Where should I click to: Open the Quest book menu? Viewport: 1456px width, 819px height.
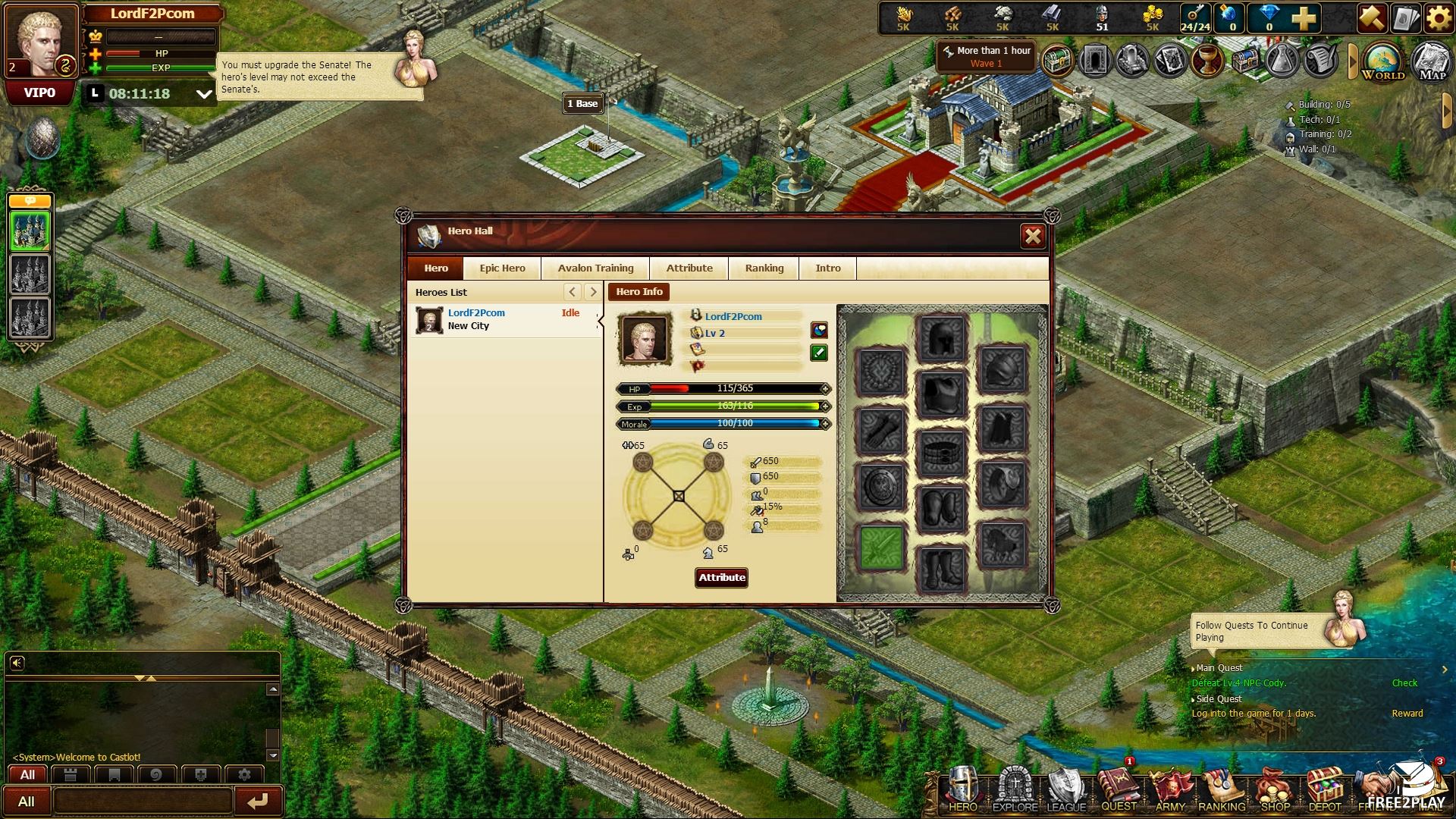pyautogui.click(x=1119, y=791)
